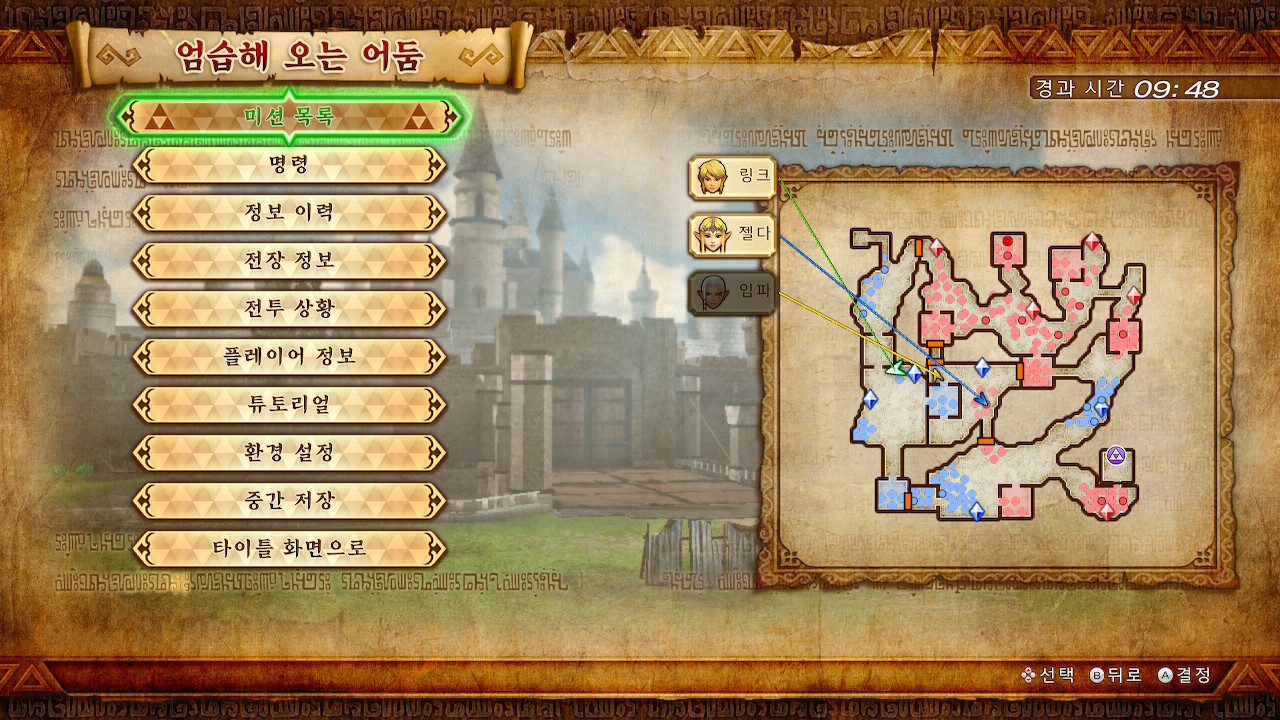Image resolution: width=1280 pixels, height=720 pixels.
Task: Select the 젤다 character label
Action: 733,235
